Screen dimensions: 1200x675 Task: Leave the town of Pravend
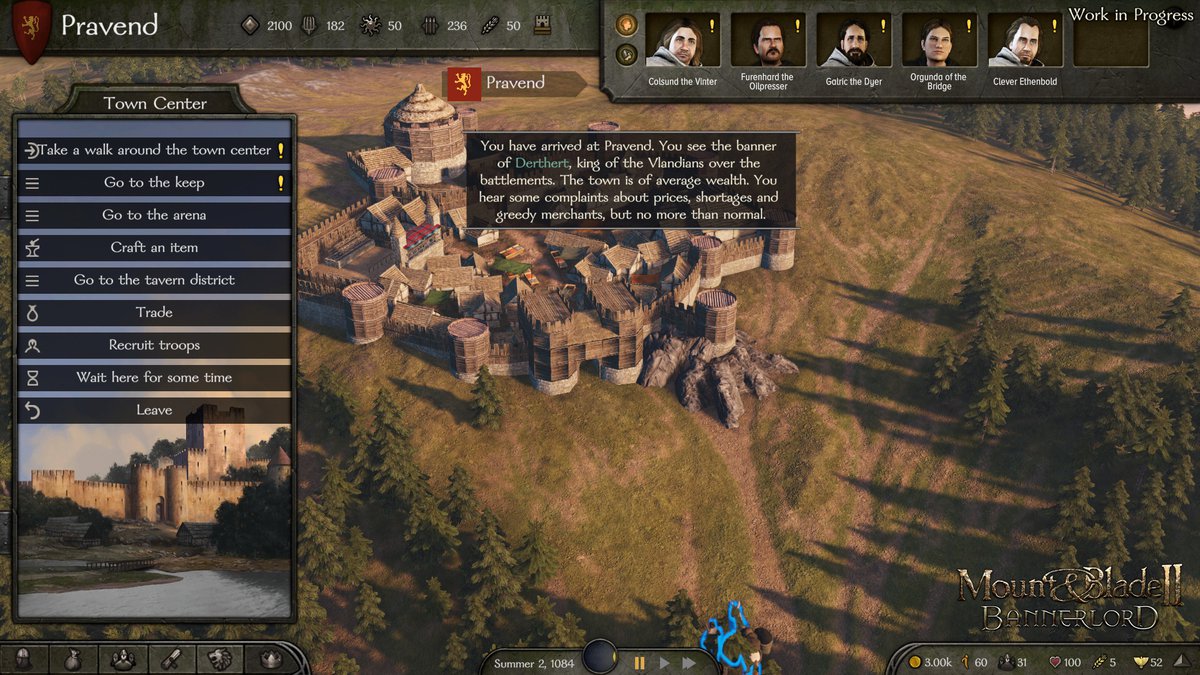point(154,410)
